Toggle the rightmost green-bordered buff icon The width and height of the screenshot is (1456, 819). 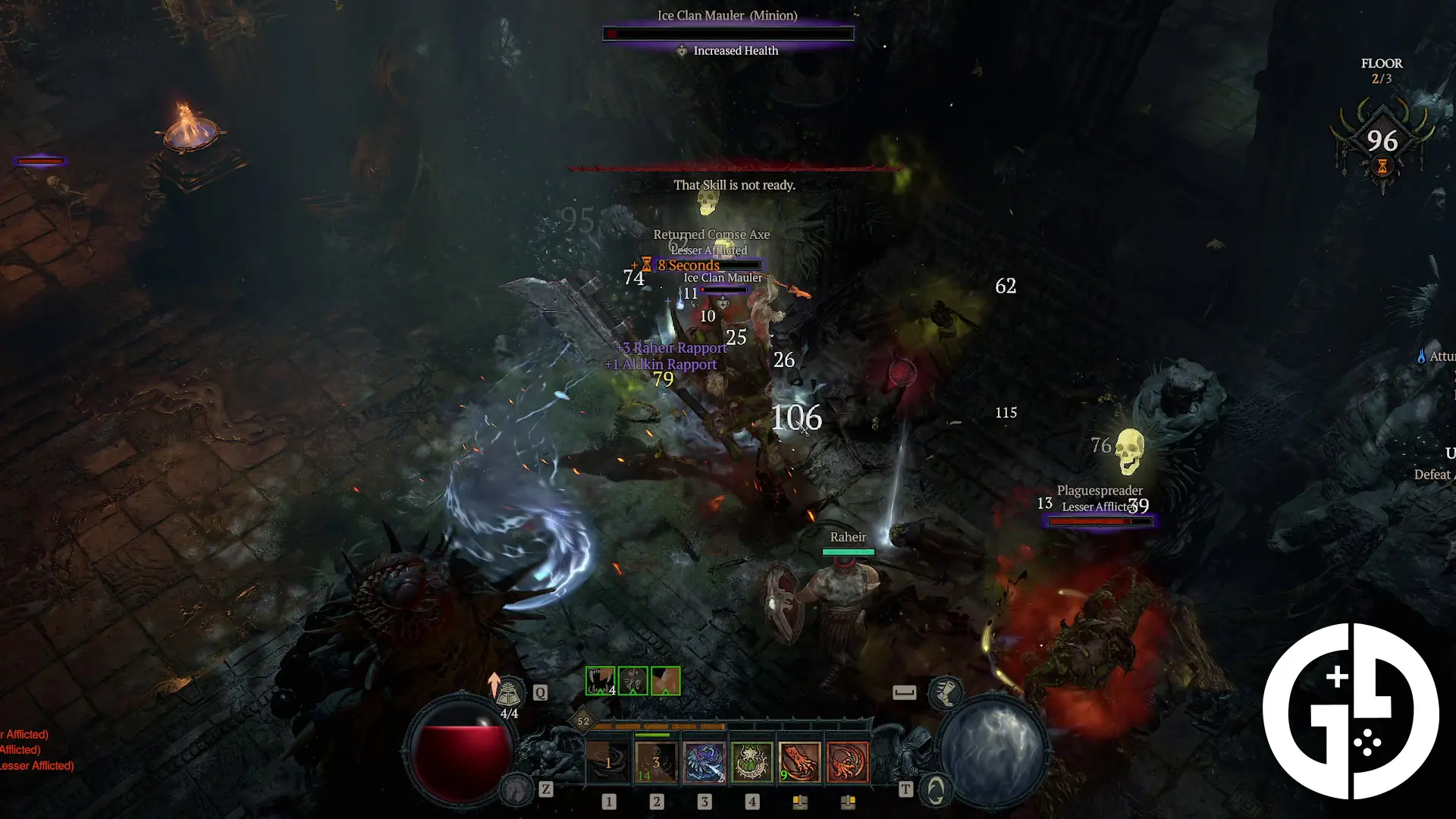pyautogui.click(x=664, y=681)
